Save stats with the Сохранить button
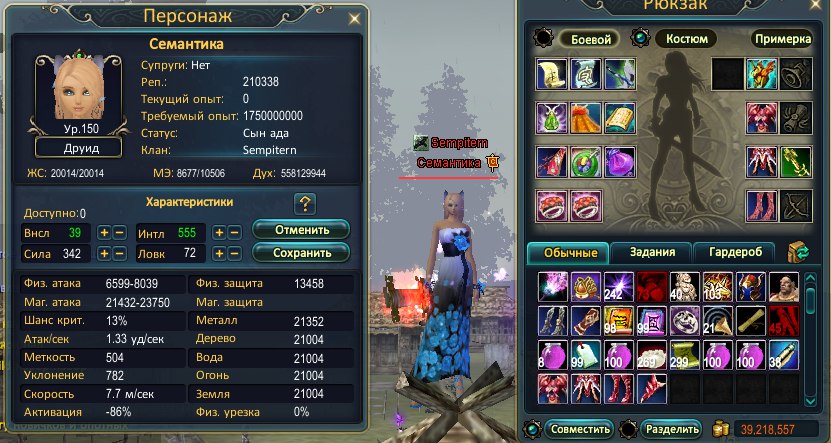Screen dimensions: 831x443 pyautogui.click(x=301, y=253)
